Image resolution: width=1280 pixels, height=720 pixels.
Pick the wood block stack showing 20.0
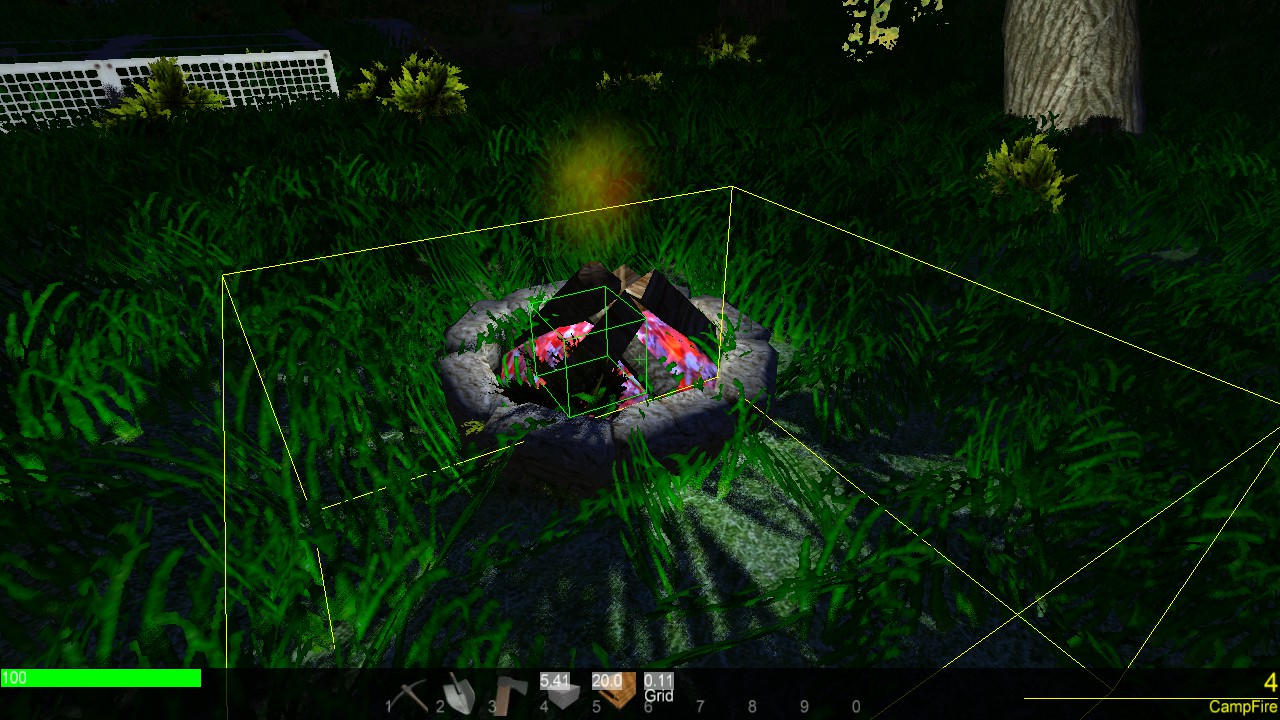[x=611, y=690]
